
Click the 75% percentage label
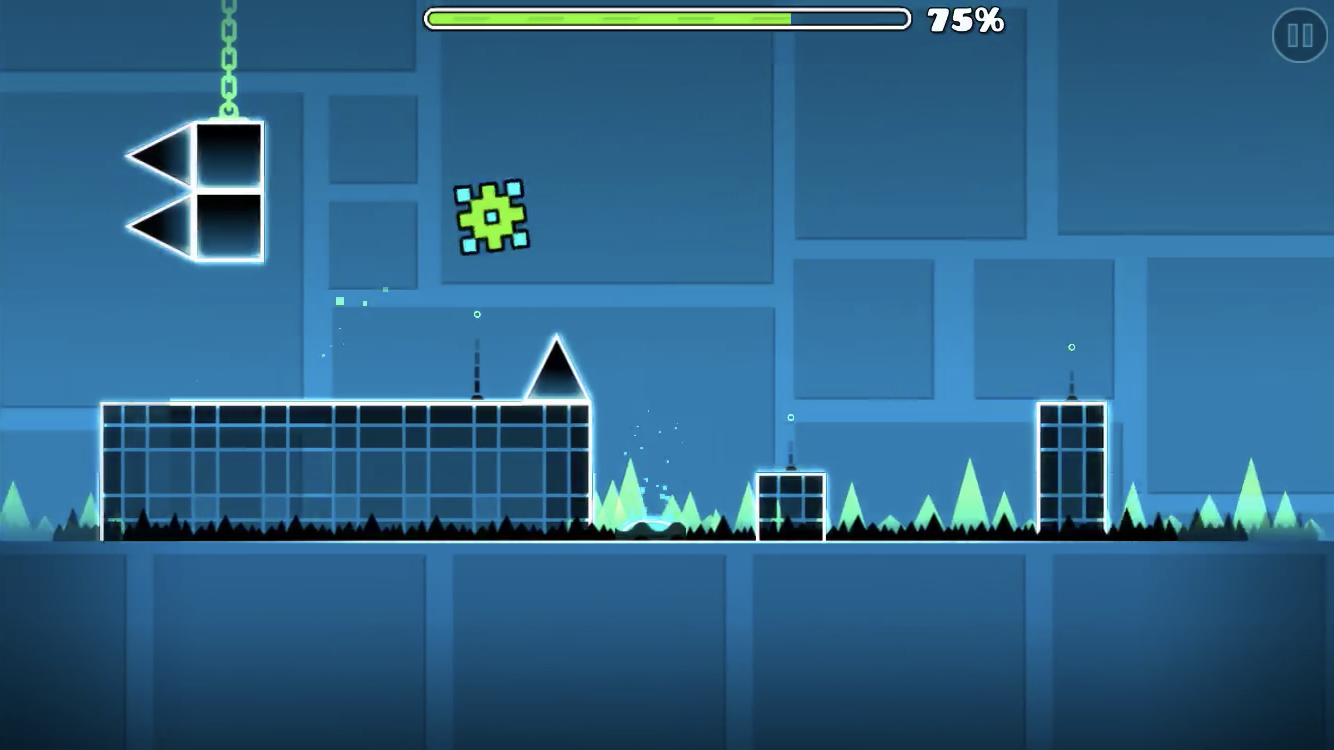pos(965,18)
